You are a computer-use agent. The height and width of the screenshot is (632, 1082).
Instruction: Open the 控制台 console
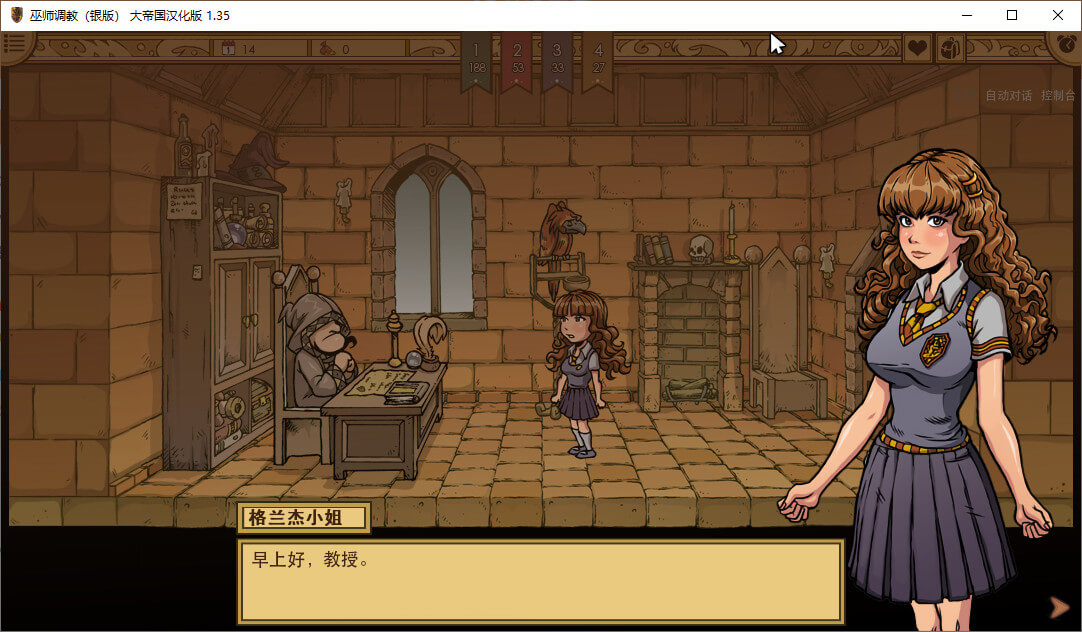pos(1058,96)
